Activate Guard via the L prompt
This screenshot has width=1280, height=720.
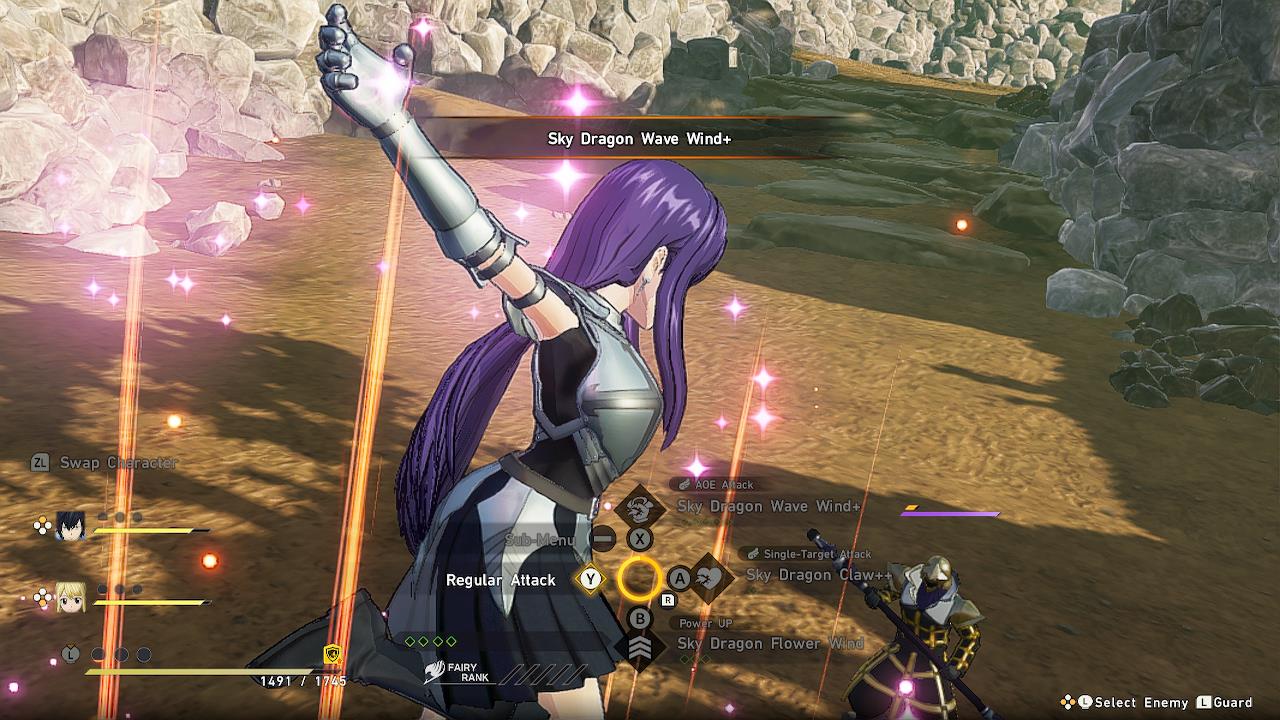click(x=1230, y=703)
